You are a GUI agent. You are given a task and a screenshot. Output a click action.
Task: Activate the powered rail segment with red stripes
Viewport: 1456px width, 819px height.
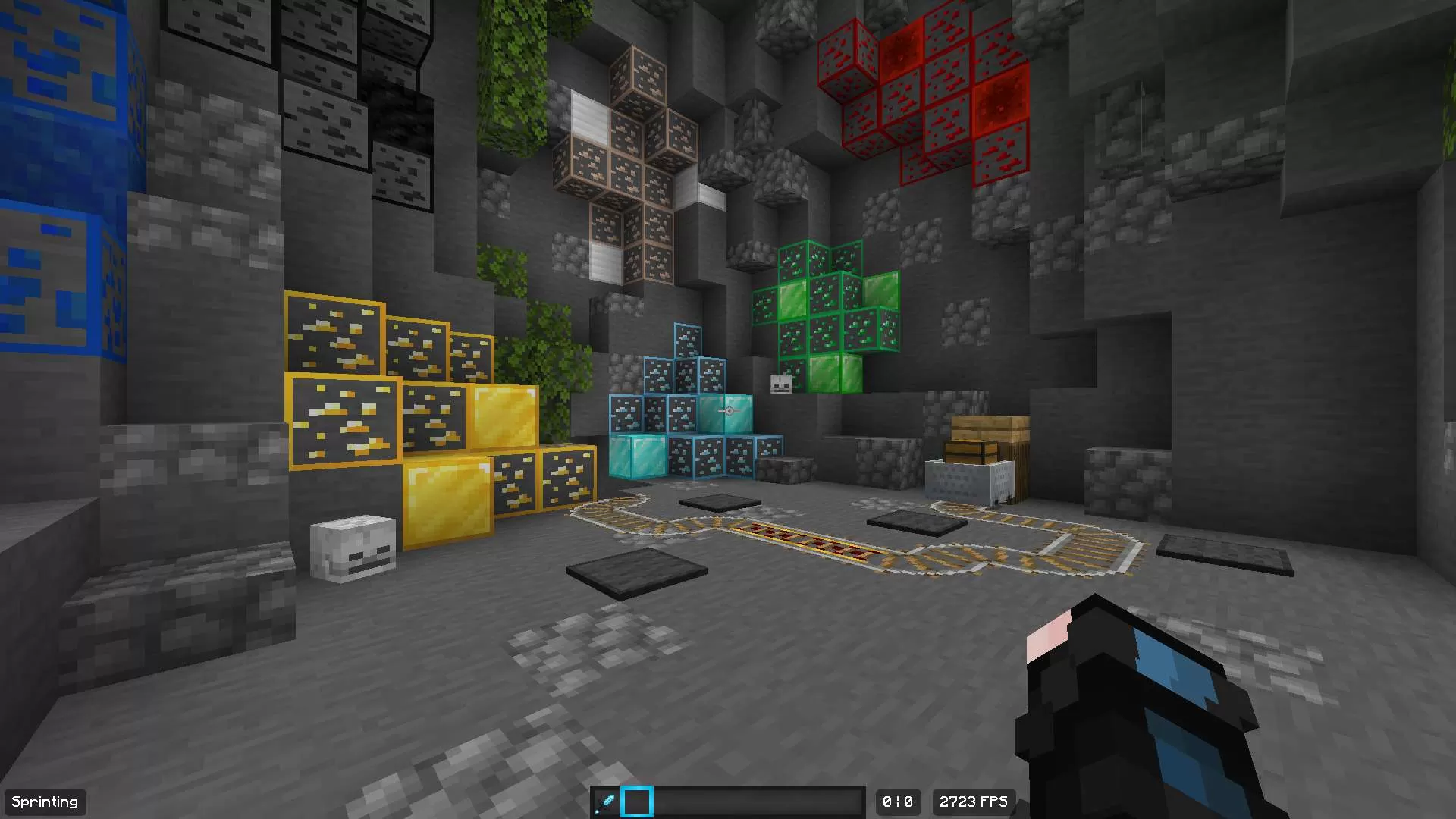pyautogui.click(x=811, y=542)
